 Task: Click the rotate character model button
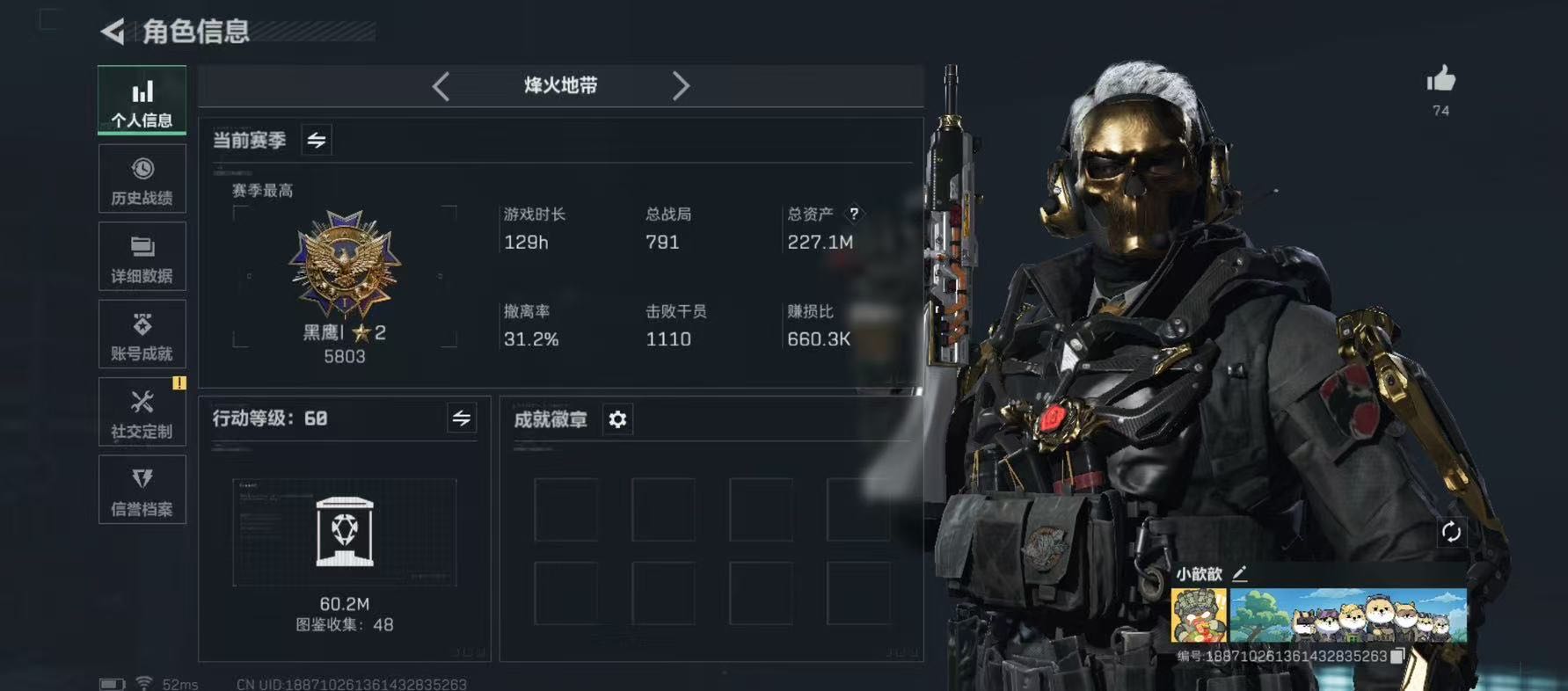point(1451,532)
